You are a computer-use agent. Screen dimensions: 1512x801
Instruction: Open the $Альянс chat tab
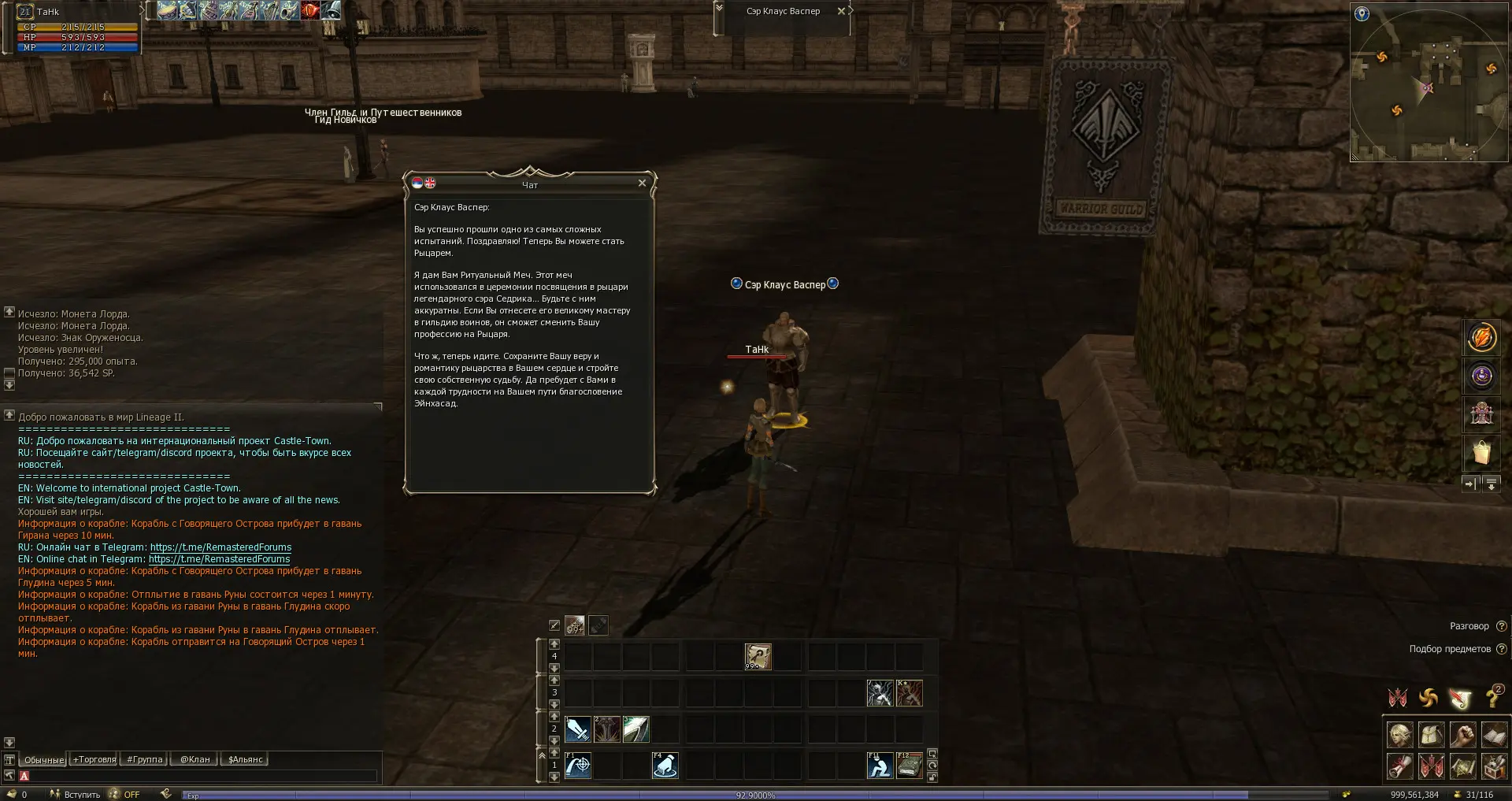(246, 759)
